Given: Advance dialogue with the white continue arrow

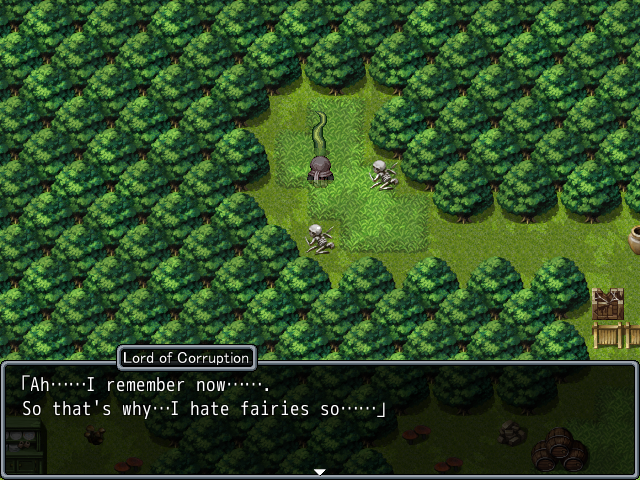Looking at the screenshot, I should pyautogui.click(x=320, y=471).
